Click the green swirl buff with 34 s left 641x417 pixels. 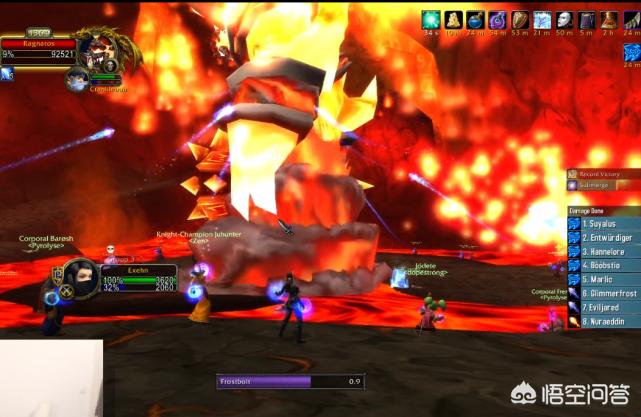coord(431,19)
